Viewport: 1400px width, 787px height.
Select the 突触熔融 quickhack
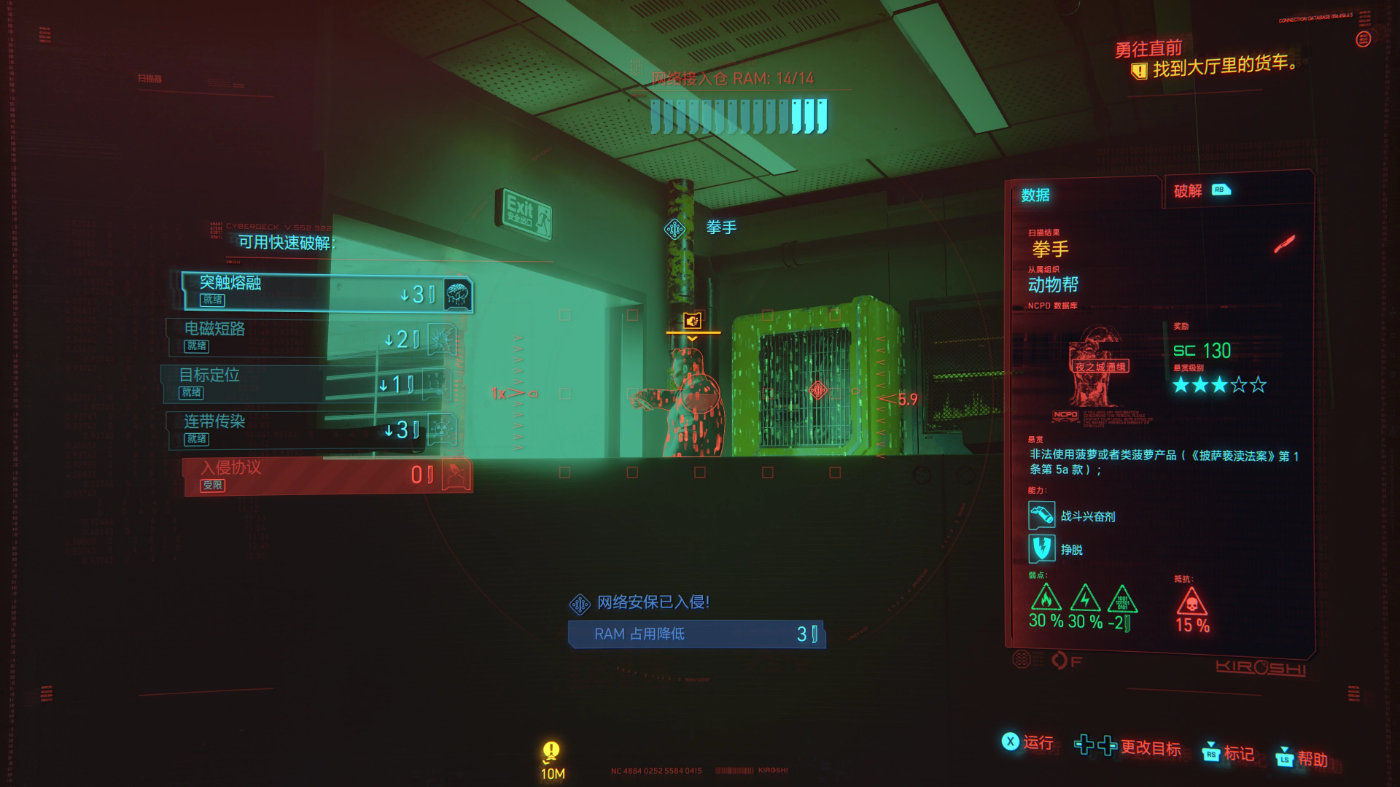(326, 292)
